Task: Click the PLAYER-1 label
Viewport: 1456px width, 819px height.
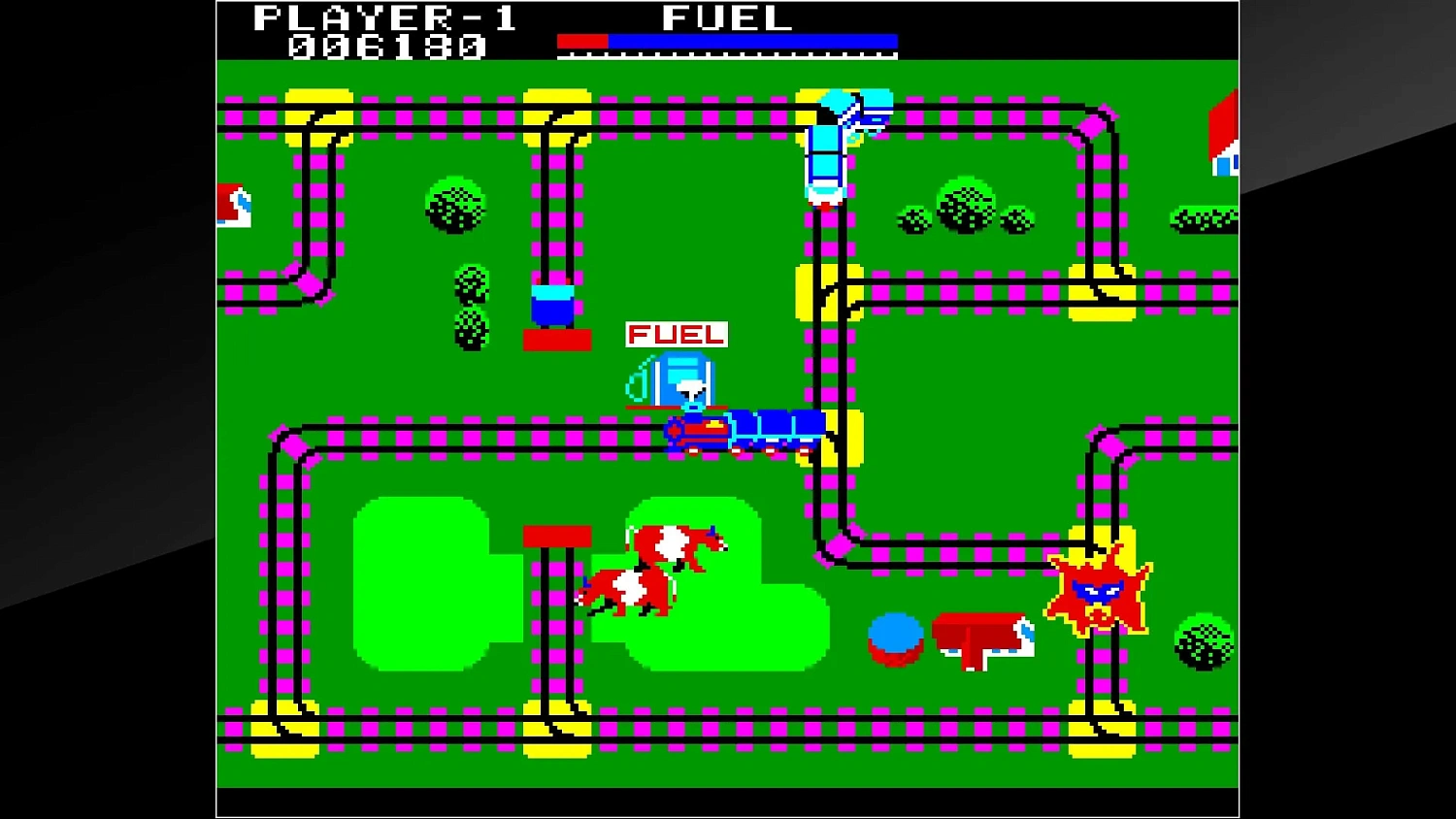Action: tap(383, 16)
